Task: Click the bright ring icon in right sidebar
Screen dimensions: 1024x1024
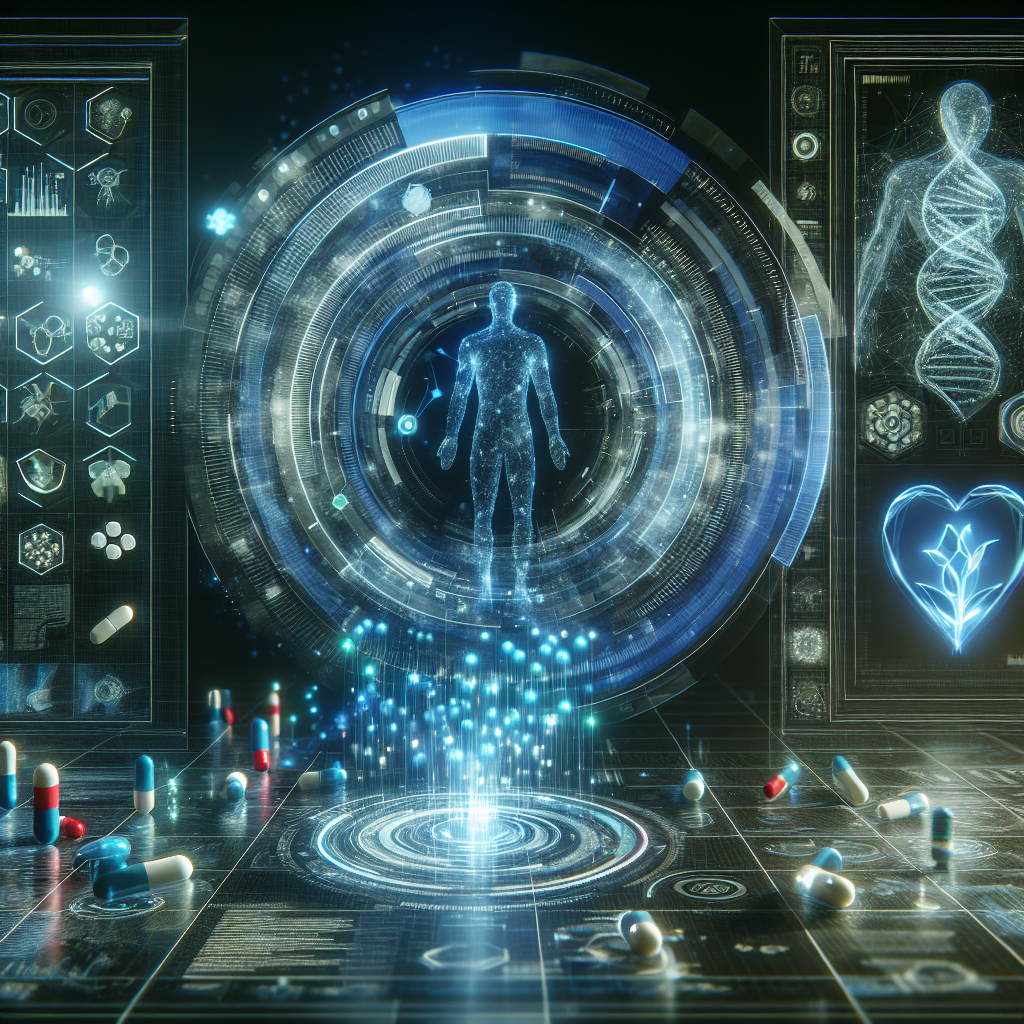Action: 805,146
